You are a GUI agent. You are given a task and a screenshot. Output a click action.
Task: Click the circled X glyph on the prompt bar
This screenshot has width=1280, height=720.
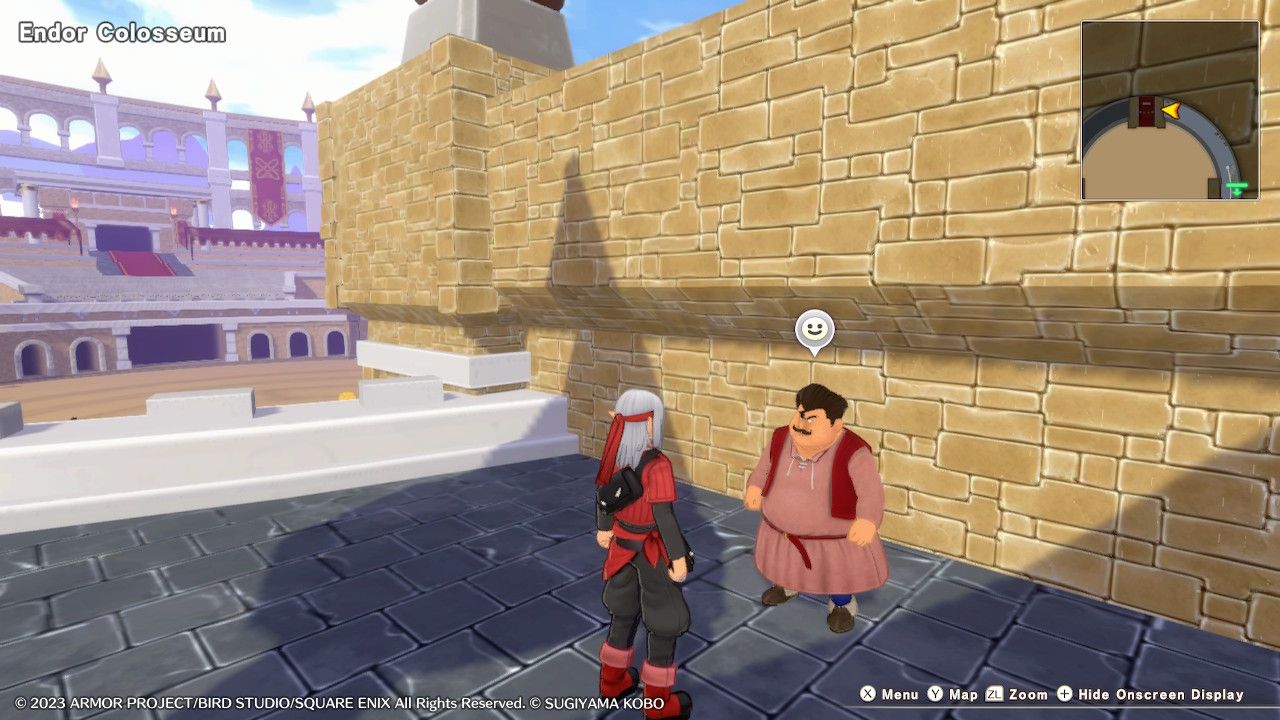pyautogui.click(x=868, y=694)
